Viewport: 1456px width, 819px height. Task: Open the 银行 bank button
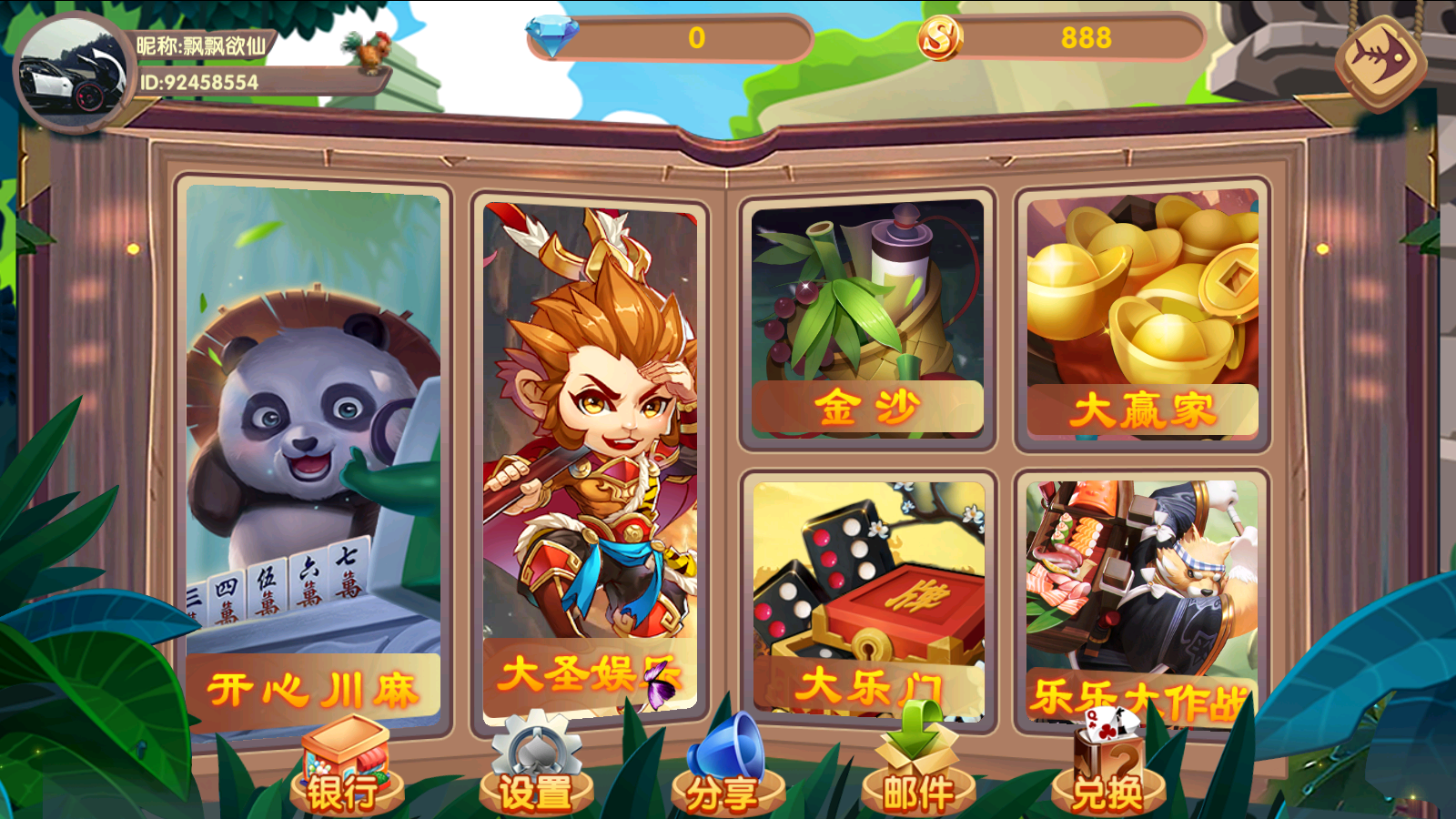[346, 769]
